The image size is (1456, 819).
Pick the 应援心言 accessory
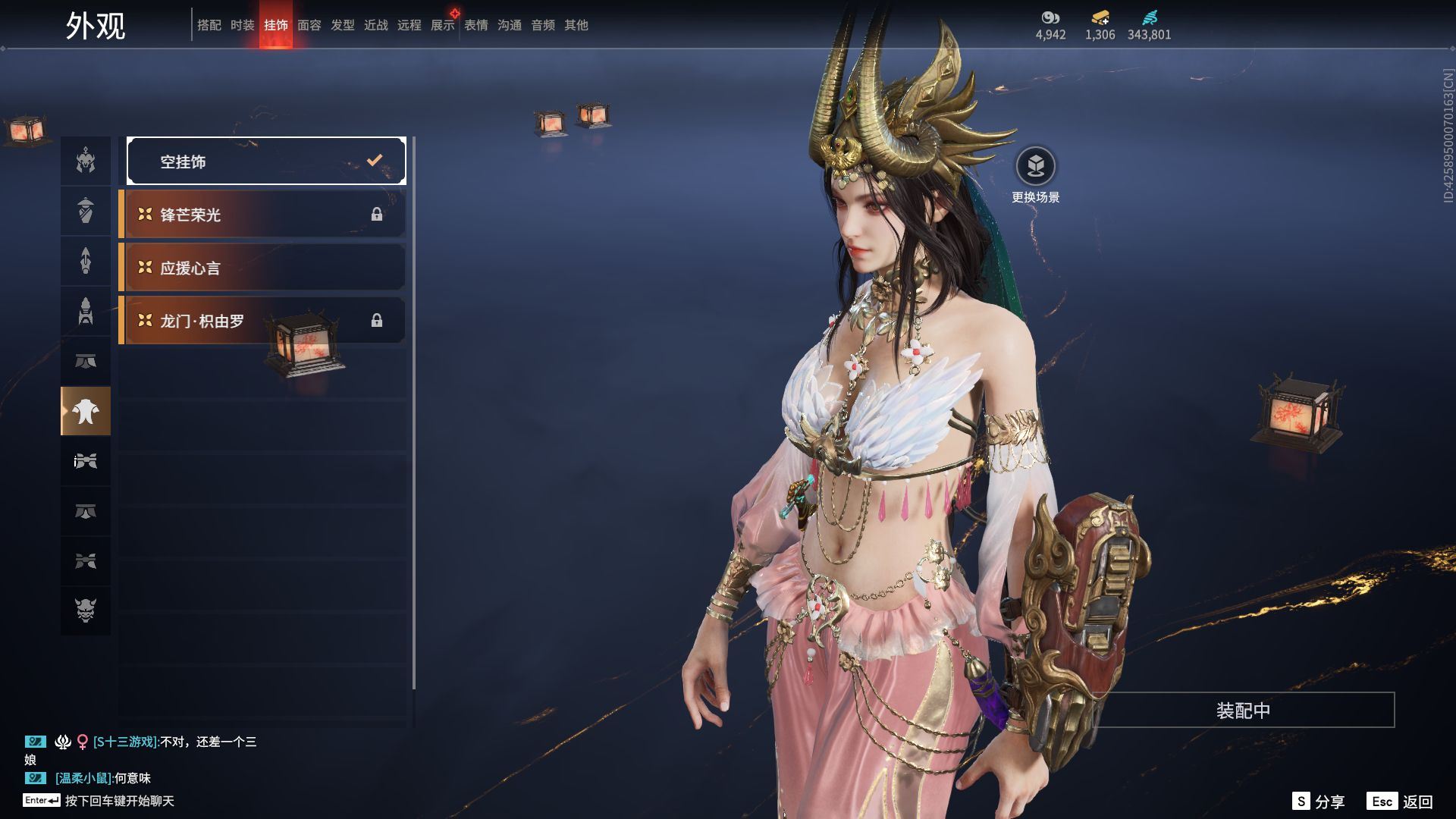tap(262, 268)
